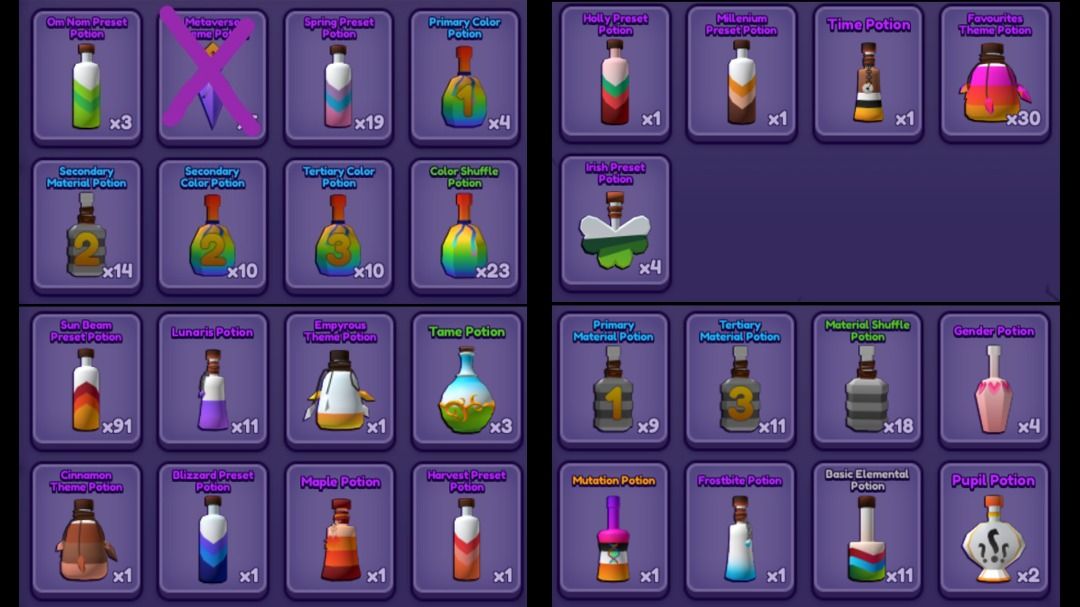
Task: Choose the Spring Preset Potion
Action: [x=339, y=78]
